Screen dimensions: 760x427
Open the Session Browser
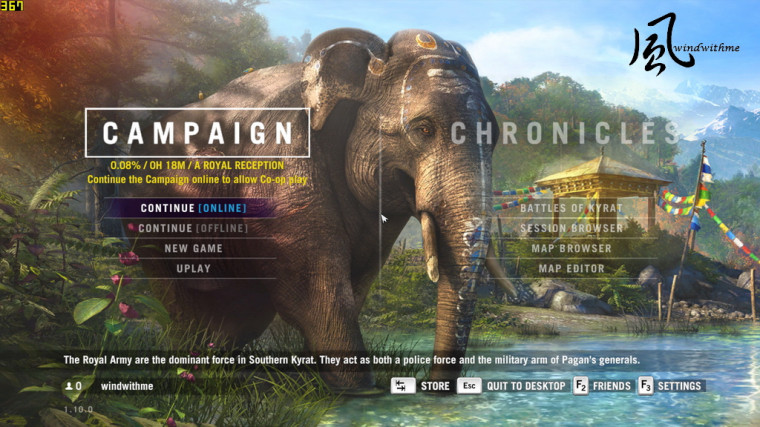571,228
